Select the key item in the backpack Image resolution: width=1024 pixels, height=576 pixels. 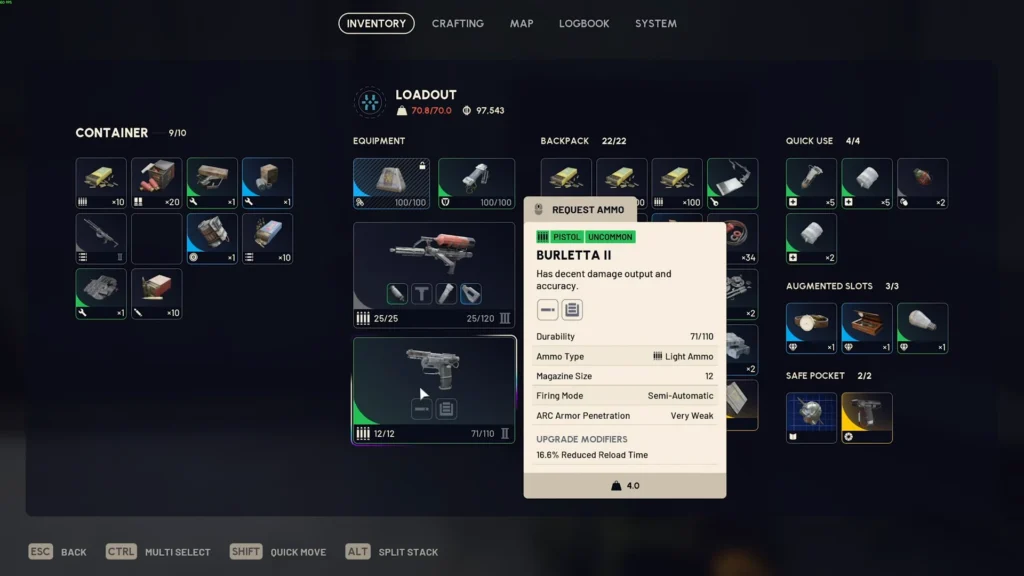732,183
